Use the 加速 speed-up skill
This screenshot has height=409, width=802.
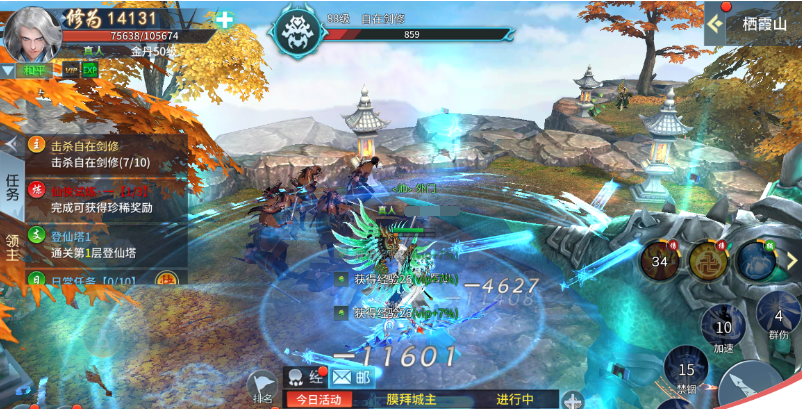pyautogui.click(x=723, y=327)
